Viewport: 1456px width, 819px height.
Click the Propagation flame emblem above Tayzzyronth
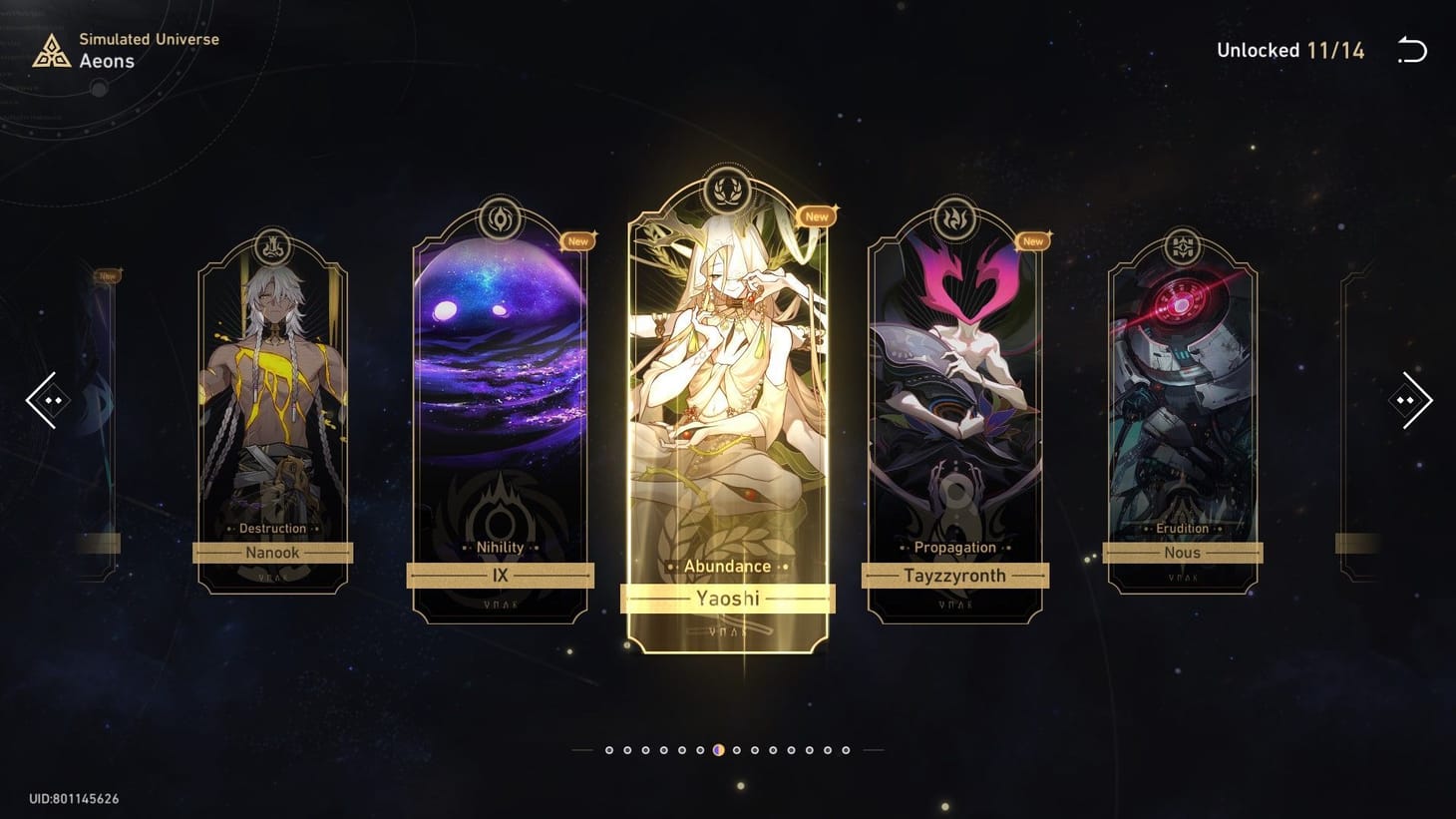coord(953,221)
